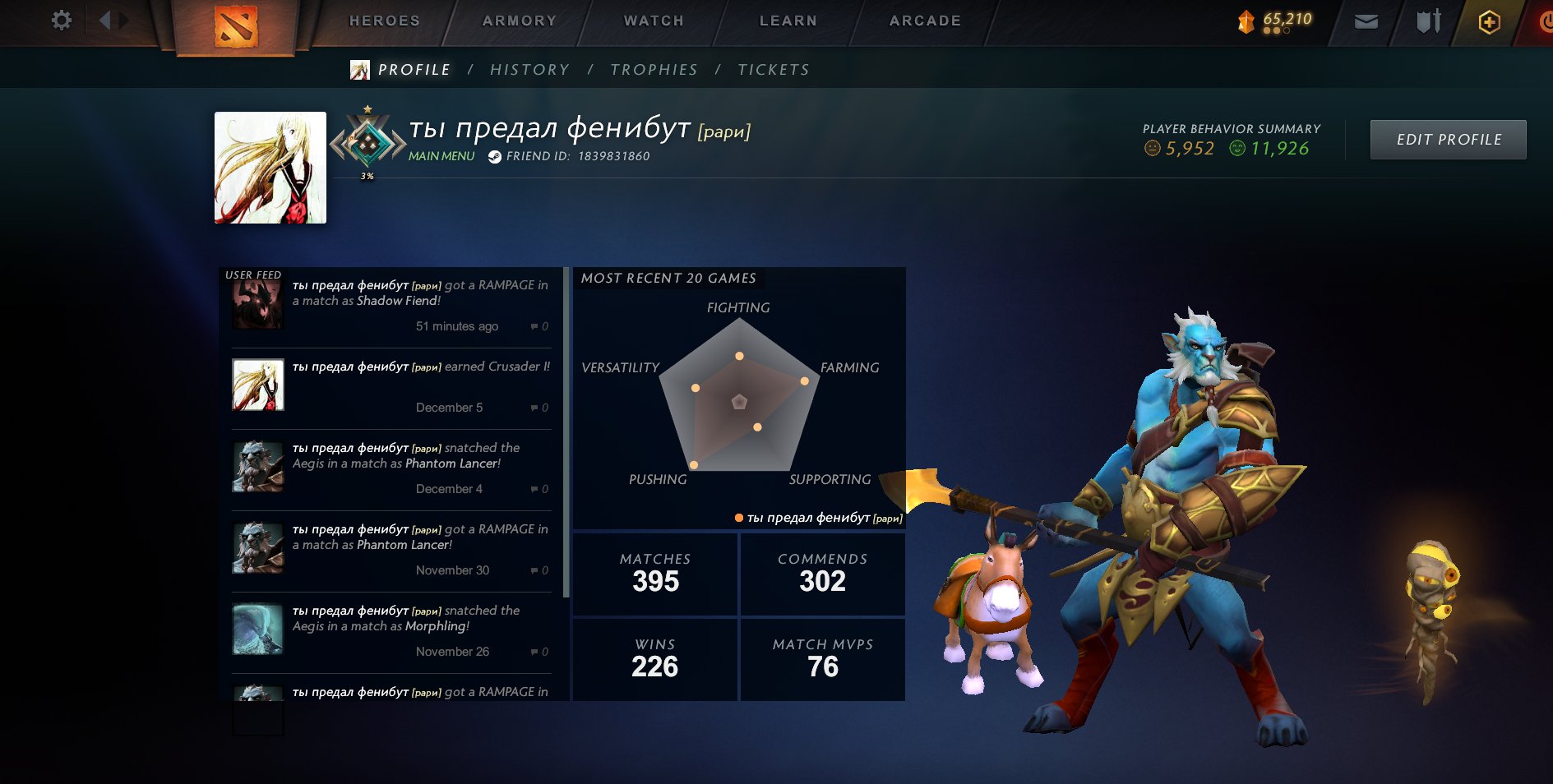Screen dimensions: 1553x784
Task: Click the EDIT PROFILE button
Action: point(1448,139)
